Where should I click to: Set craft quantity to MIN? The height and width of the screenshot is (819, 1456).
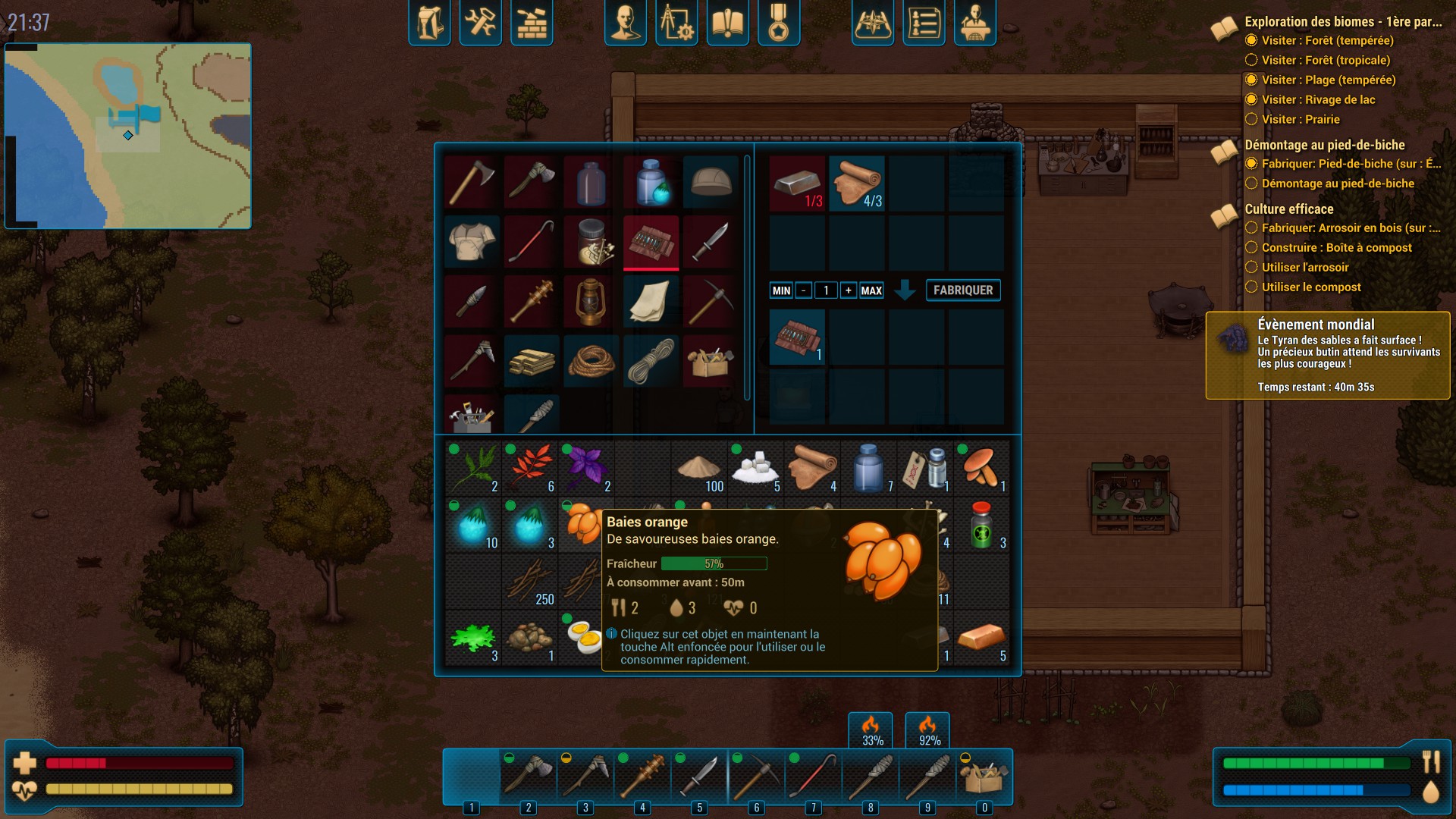pyautogui.click(x=781, y=290)
